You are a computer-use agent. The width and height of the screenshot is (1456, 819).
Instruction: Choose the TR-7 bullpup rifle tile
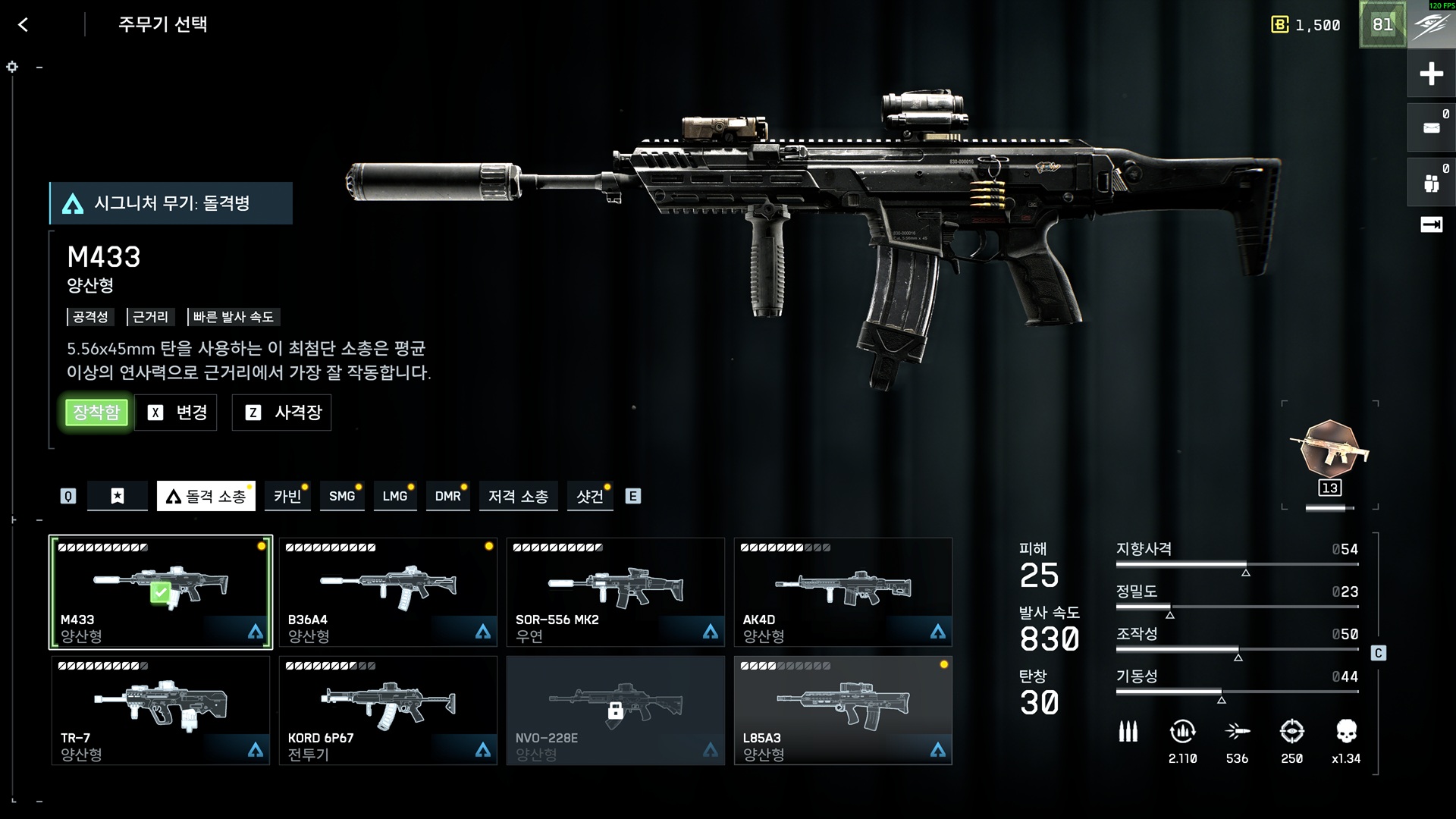161,711
